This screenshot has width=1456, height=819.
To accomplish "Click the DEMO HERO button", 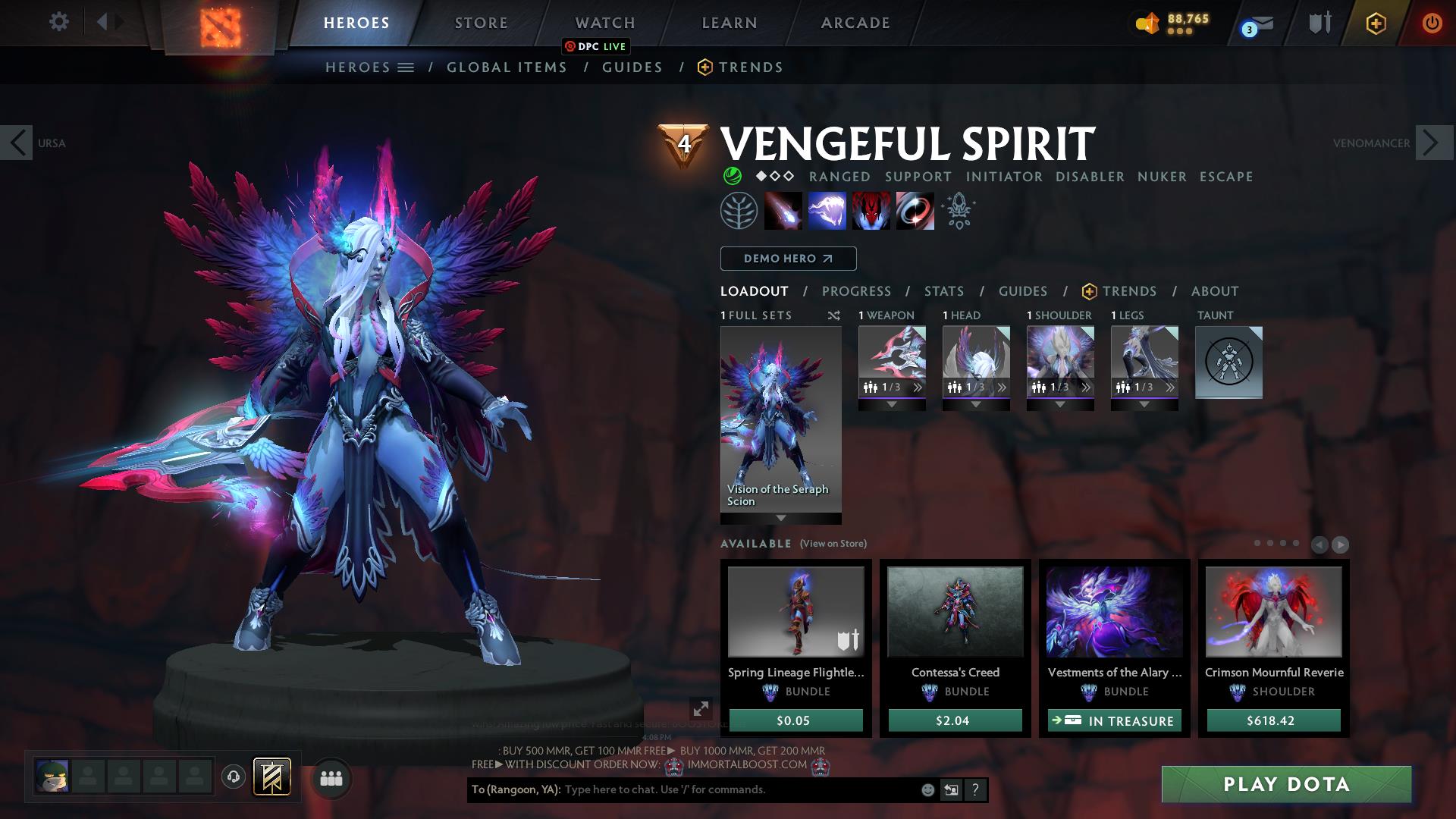I will pyautogui.click(x=788, y=258).
